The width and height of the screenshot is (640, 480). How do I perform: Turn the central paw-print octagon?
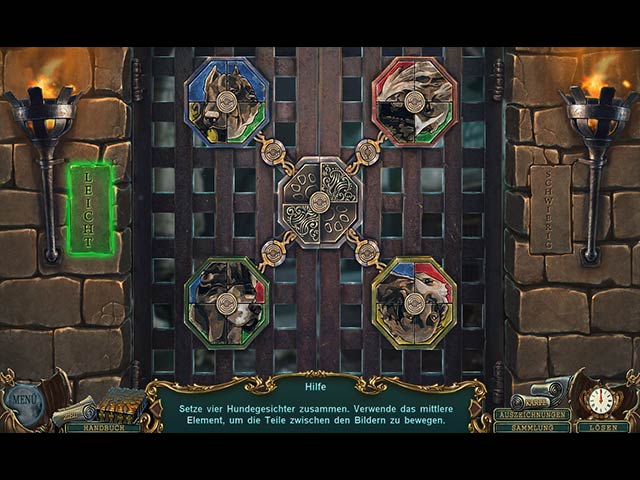pos(320,201)
